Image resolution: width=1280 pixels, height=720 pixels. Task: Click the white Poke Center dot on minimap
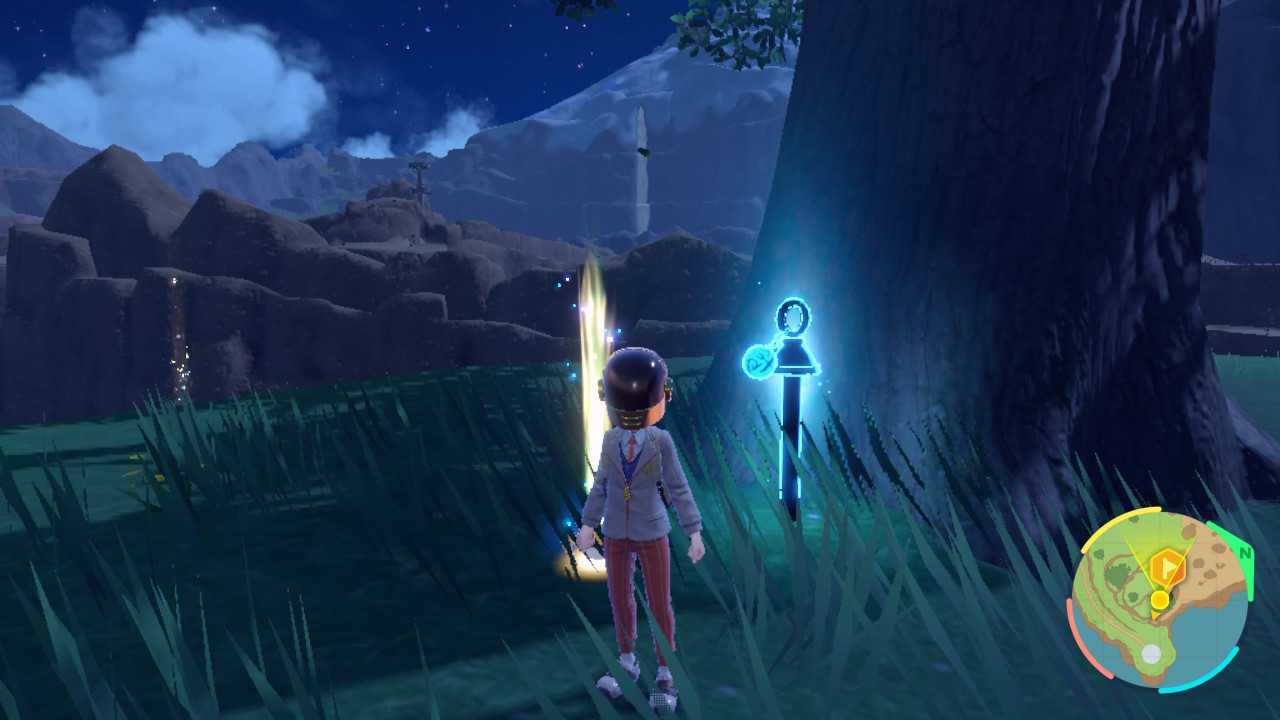pyautogui.click(x=1151, y=653)
